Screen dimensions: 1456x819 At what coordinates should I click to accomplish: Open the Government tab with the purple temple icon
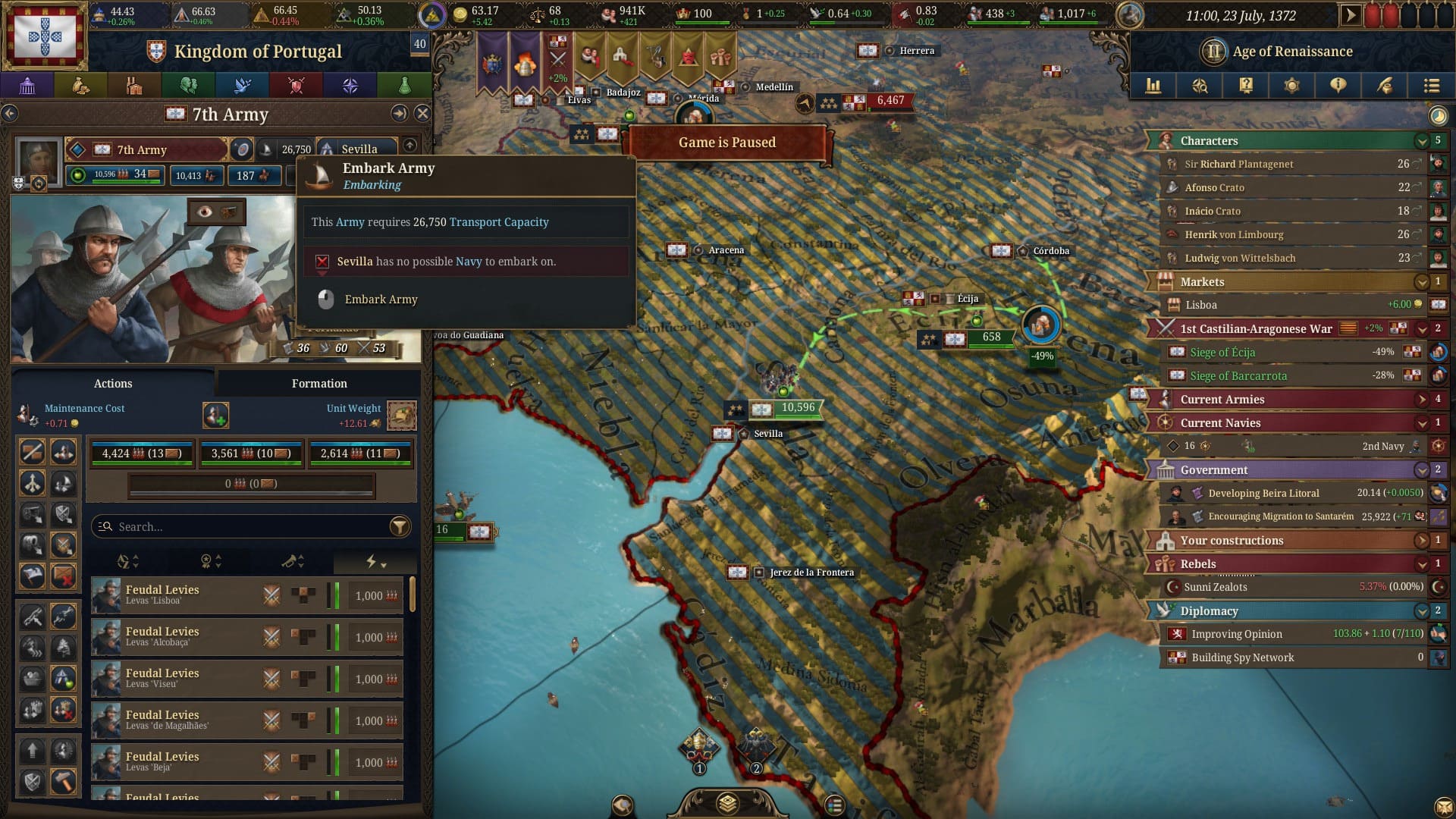[x=27, y=86]
